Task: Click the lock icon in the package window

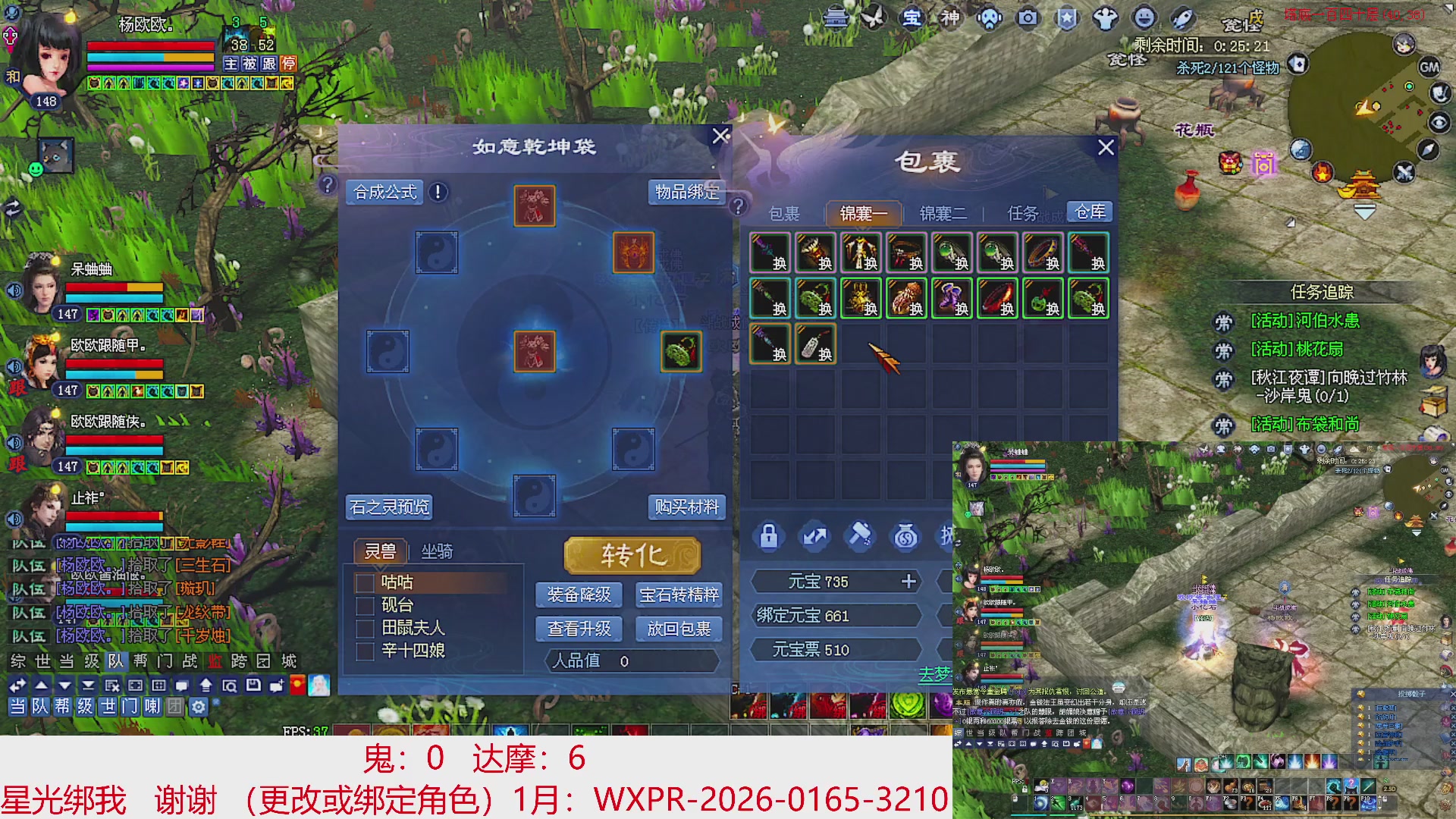Action: [x=768, y=536]
